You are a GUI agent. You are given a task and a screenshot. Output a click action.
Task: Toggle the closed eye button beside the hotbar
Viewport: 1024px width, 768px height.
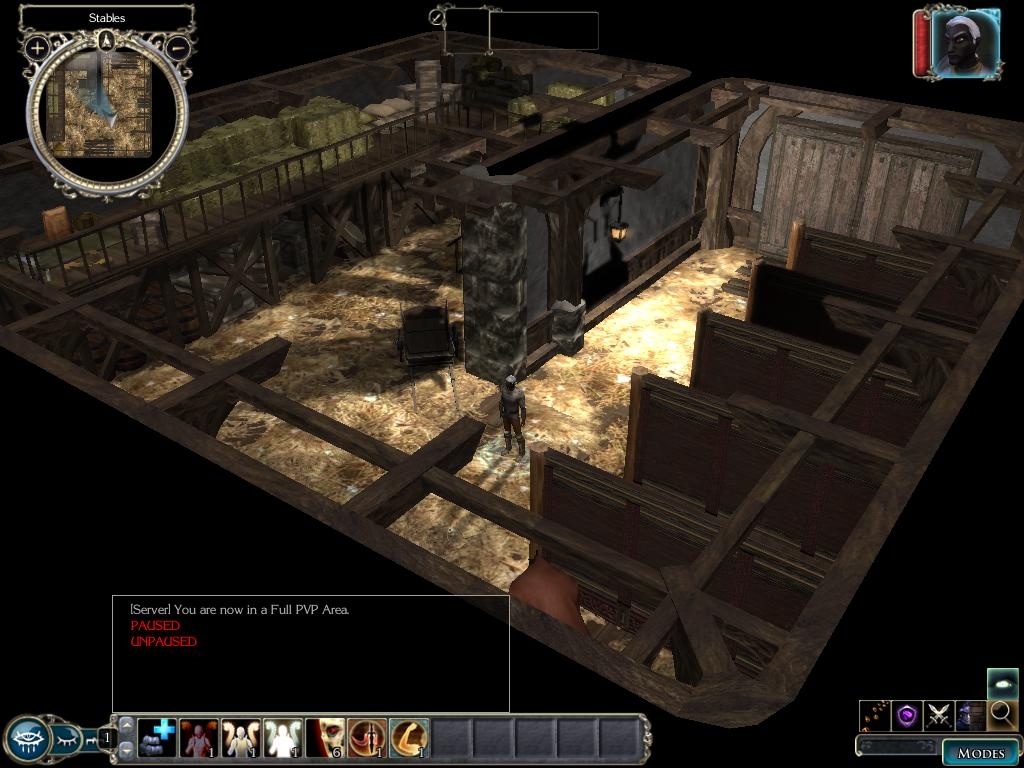click(66, 741)
